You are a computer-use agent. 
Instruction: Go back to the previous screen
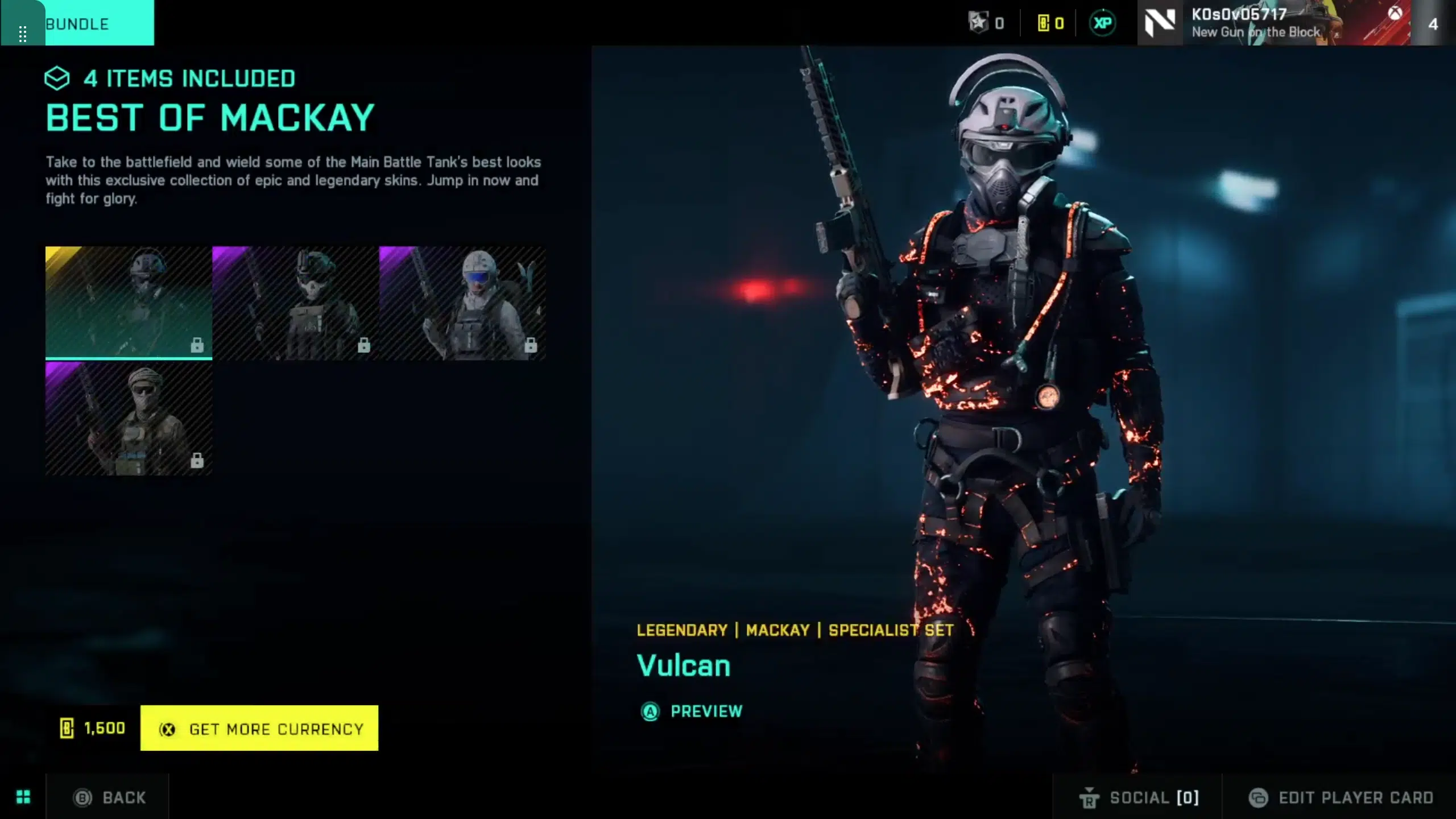pyautogui.click(x=110, y=797)
